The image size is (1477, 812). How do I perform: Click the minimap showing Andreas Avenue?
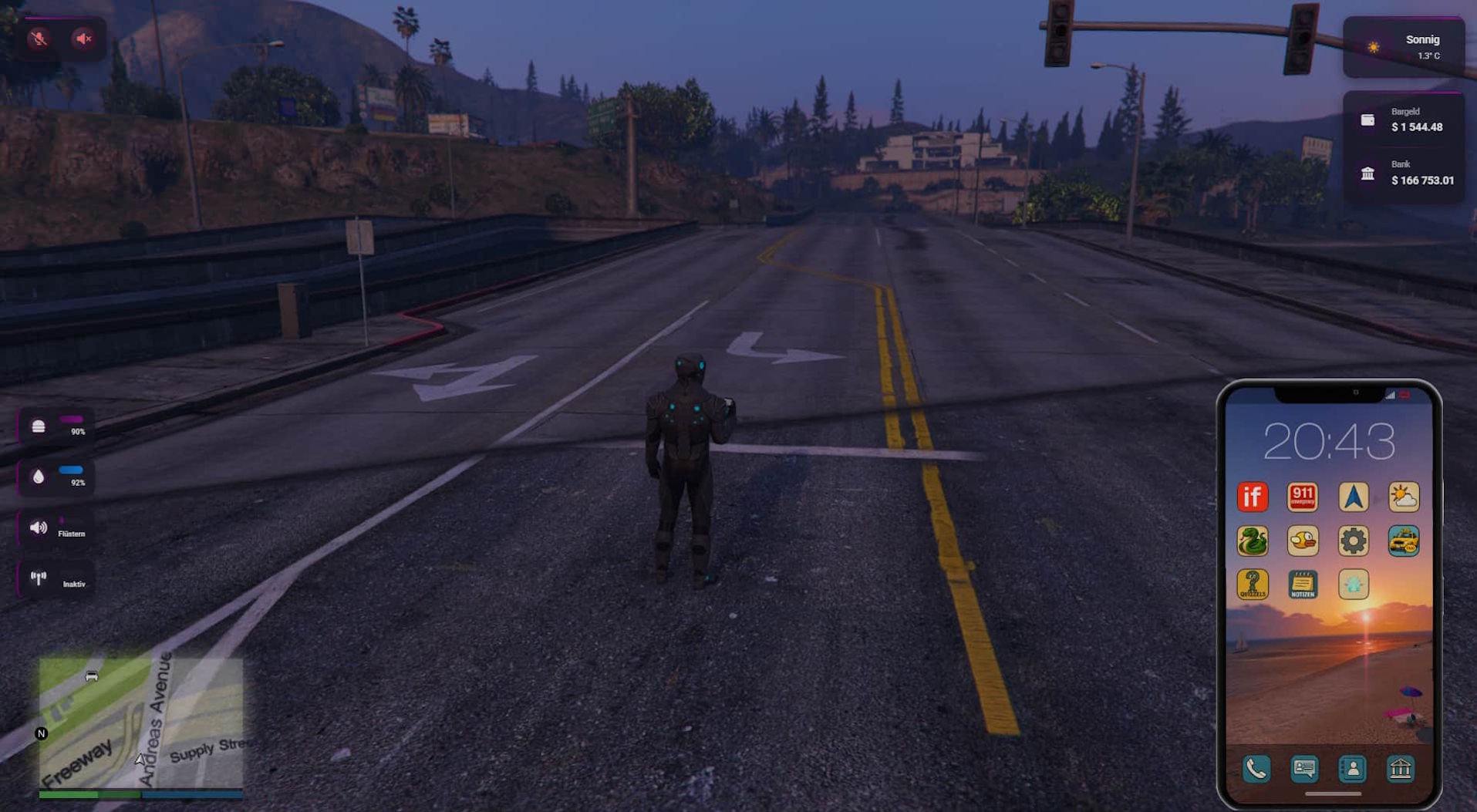click(x=141, y=723)
